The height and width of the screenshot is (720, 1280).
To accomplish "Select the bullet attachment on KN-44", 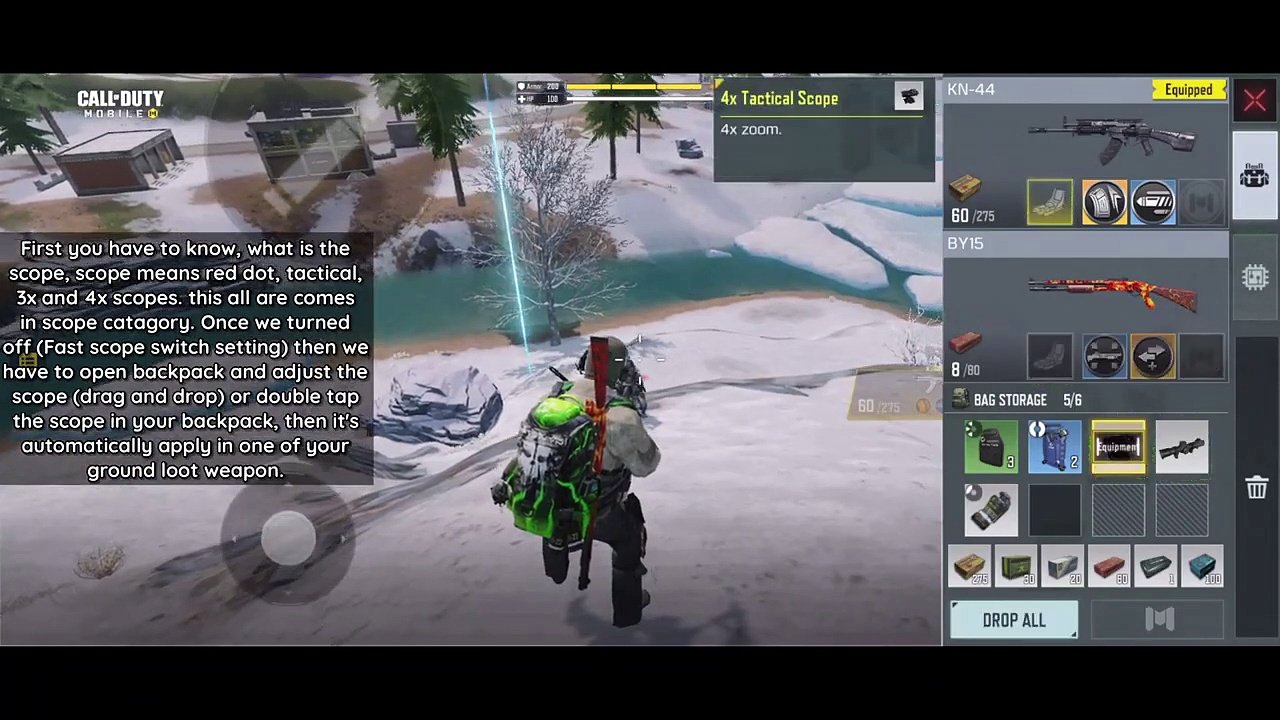I will coord(1153,202).
